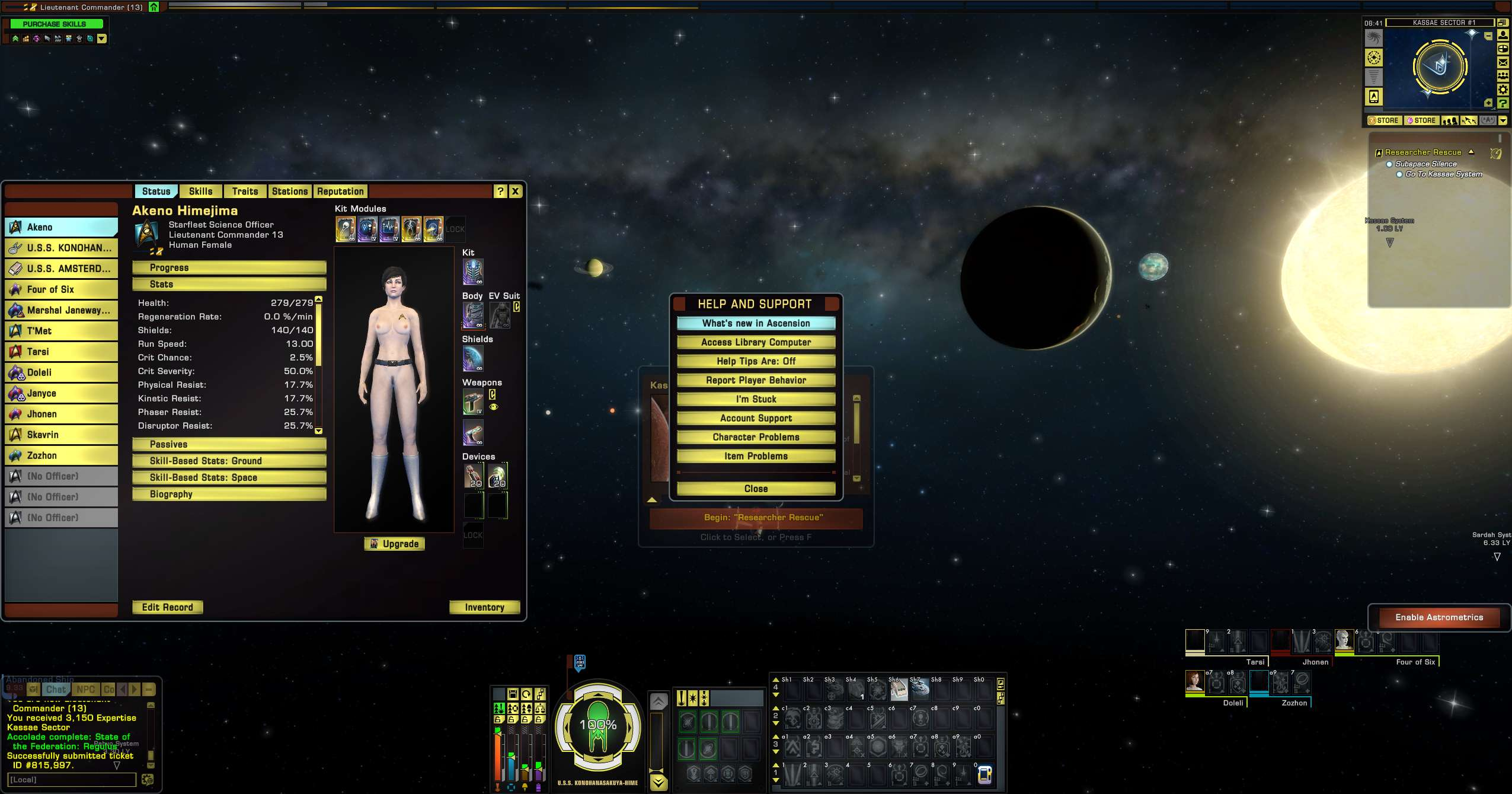The image size is (1512, 794).
Task: Open Account Support
Action: point(756,418)
